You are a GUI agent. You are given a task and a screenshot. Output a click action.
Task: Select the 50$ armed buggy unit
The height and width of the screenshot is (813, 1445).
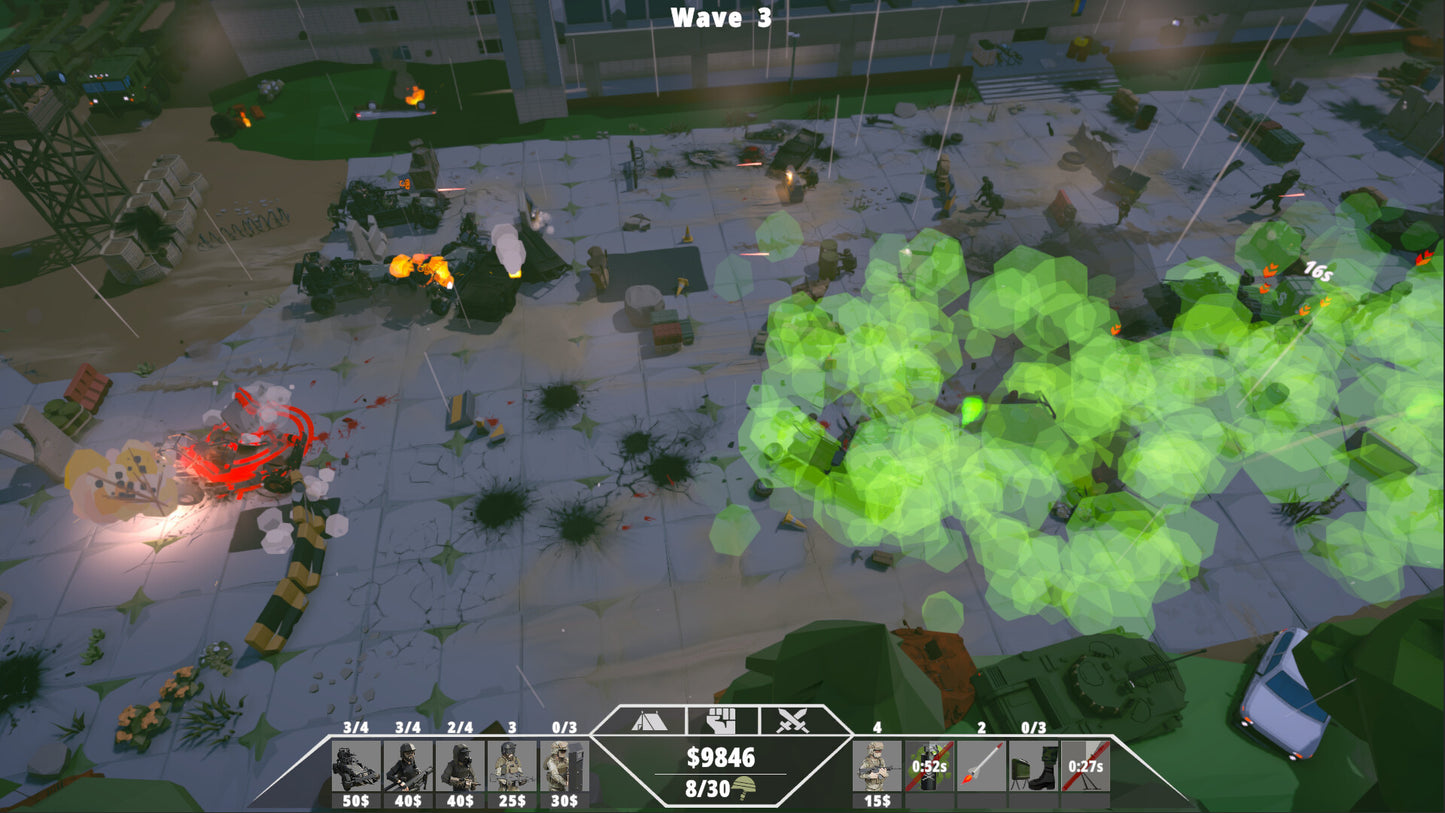[356, 767]
